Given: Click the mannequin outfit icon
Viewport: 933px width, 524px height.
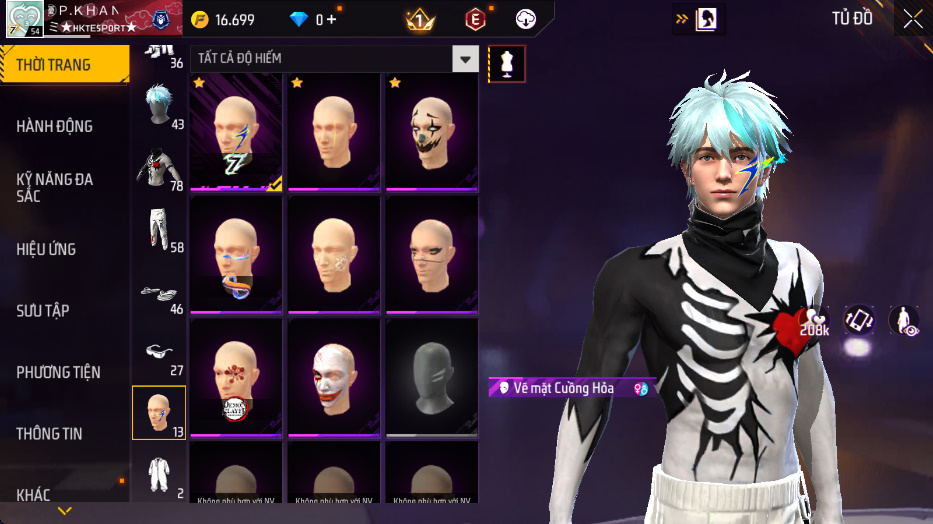Looking at the screenshot, I should click(x=507, y=64).
